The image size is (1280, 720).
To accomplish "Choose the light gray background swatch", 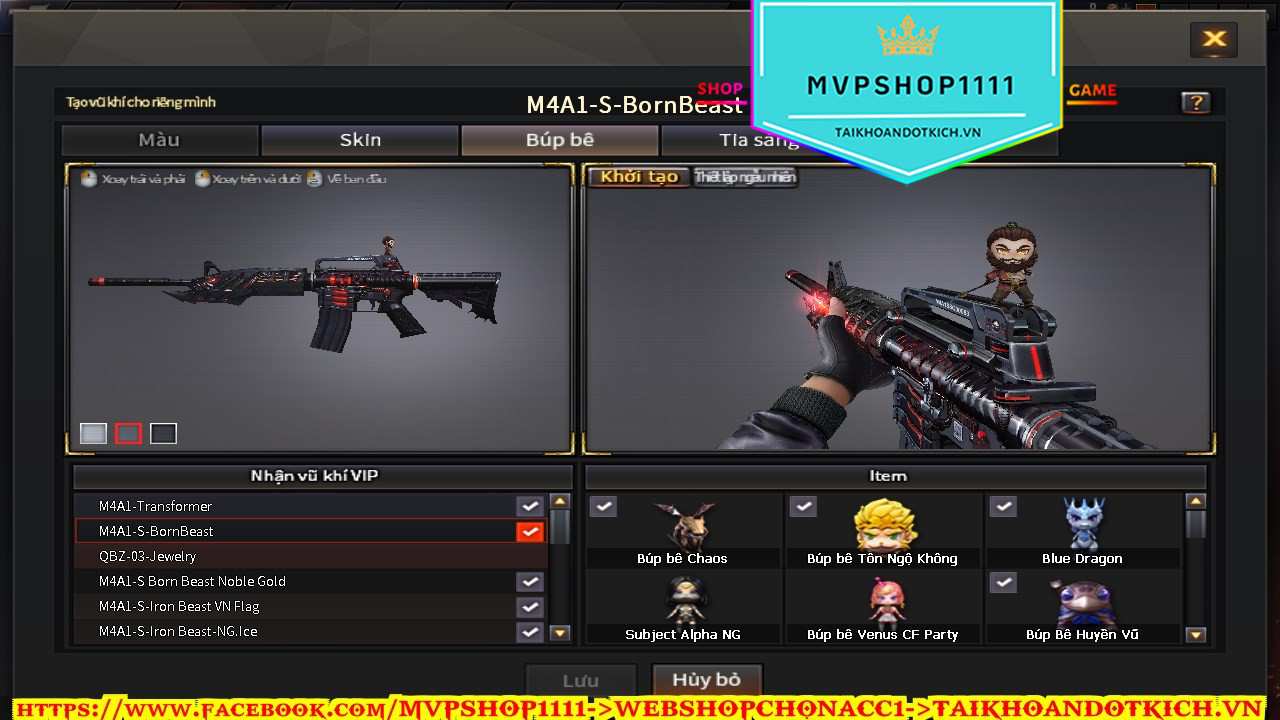I will pos(93,433).
